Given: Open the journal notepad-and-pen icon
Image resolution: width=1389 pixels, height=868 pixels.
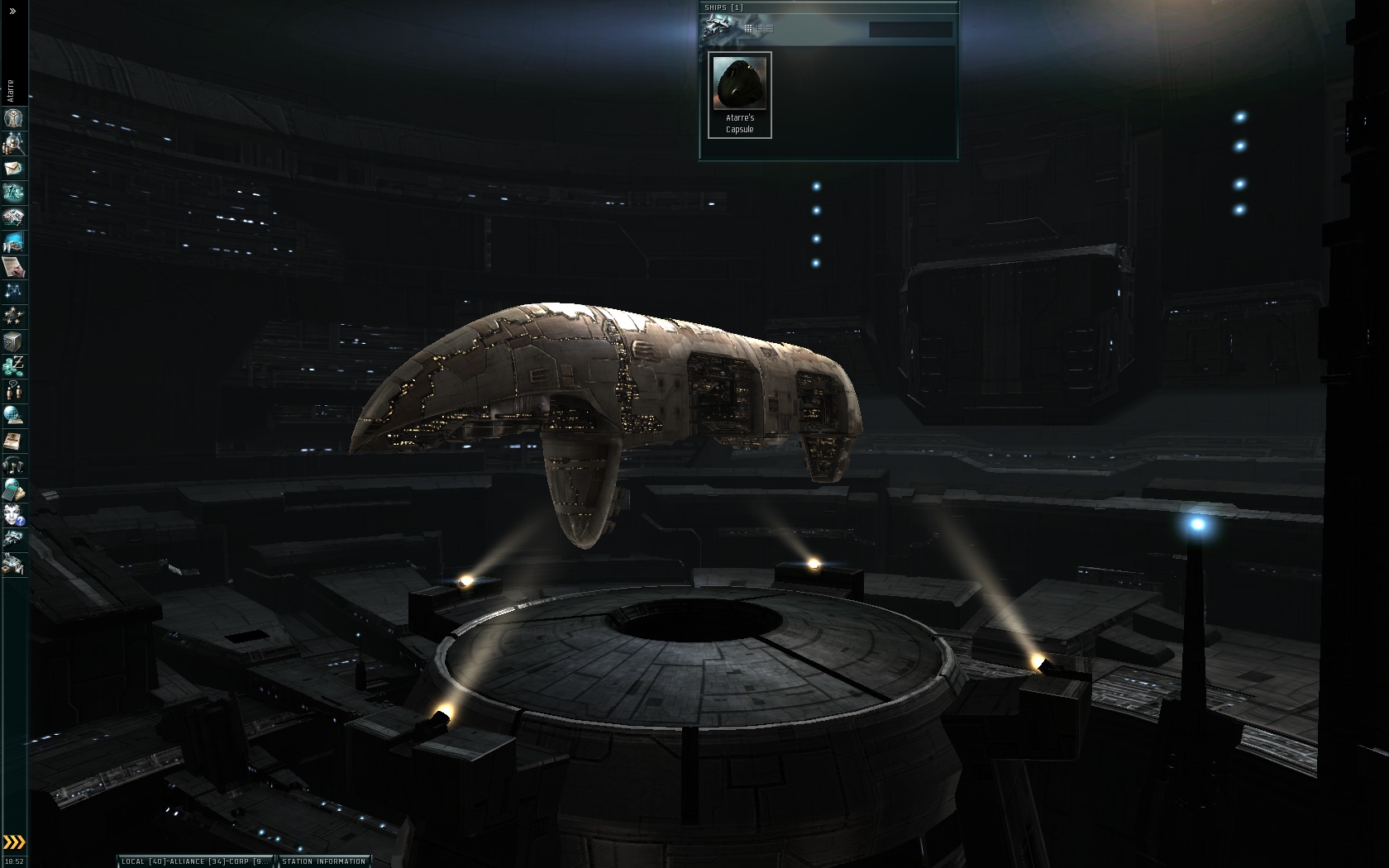Looking at the screenshot, I should [13, 267].
